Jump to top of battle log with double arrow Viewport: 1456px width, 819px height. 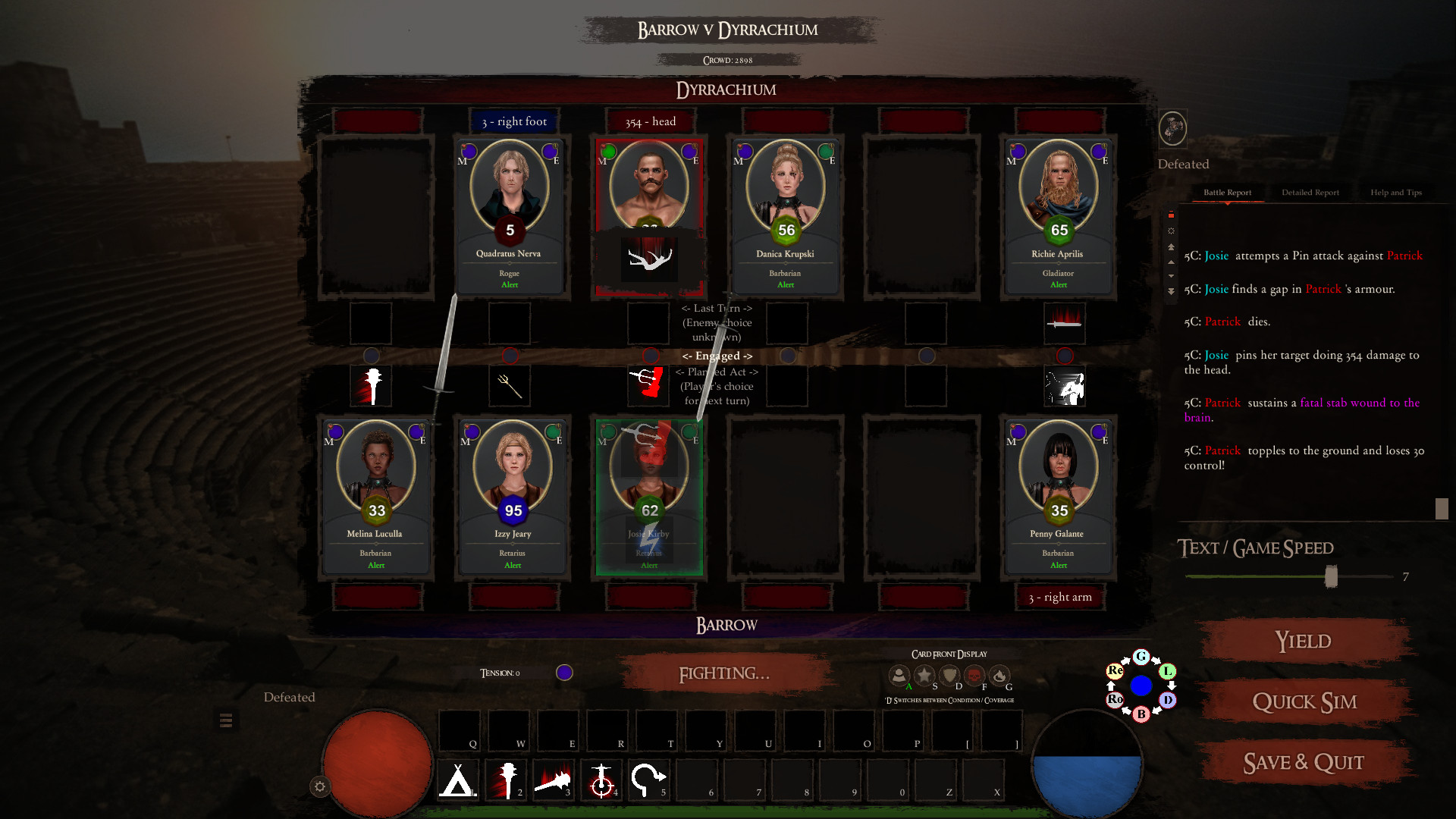pos(1170,246)
